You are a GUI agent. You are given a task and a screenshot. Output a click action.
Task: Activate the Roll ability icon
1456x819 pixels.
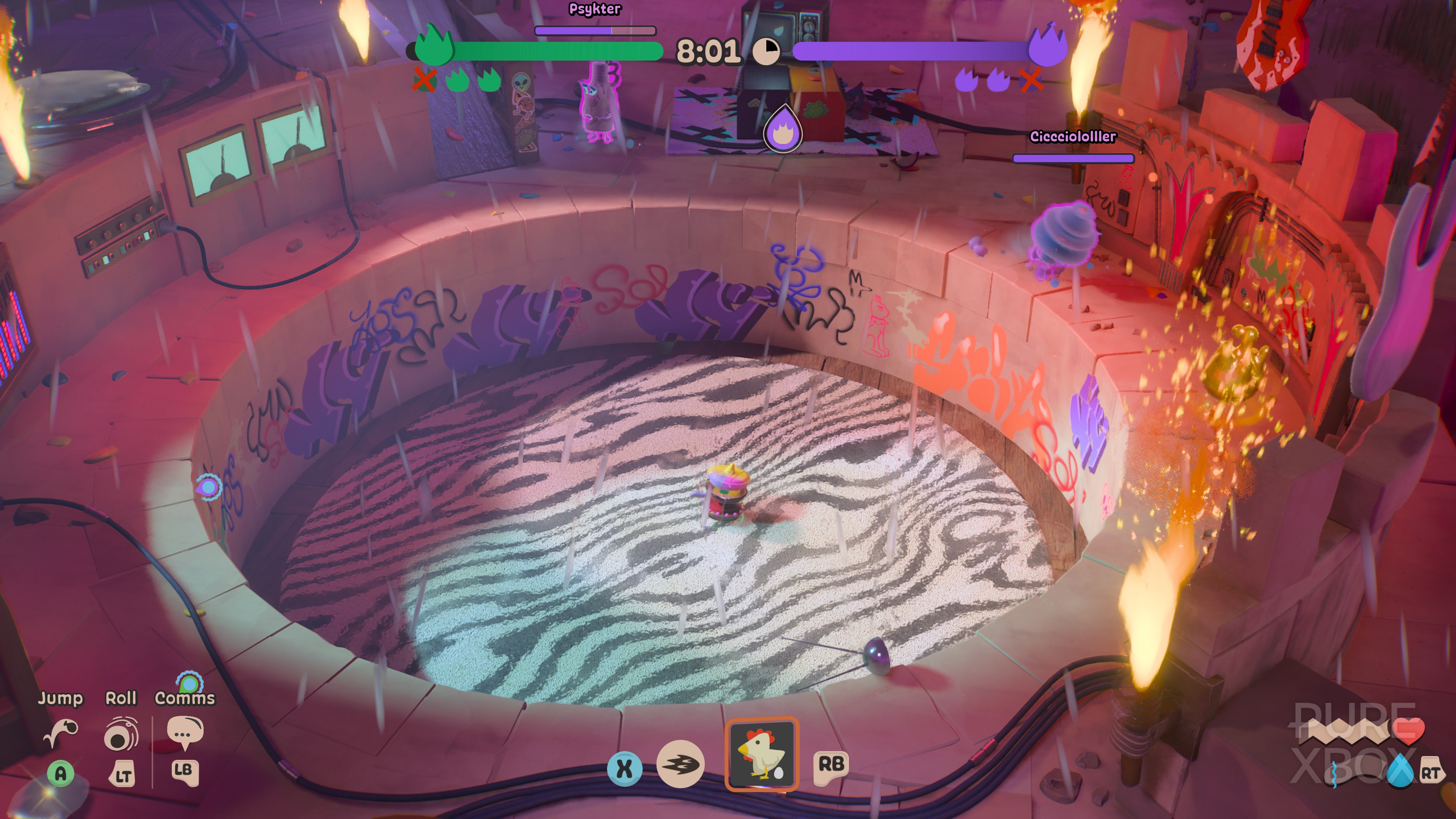(x=121, y=734)
